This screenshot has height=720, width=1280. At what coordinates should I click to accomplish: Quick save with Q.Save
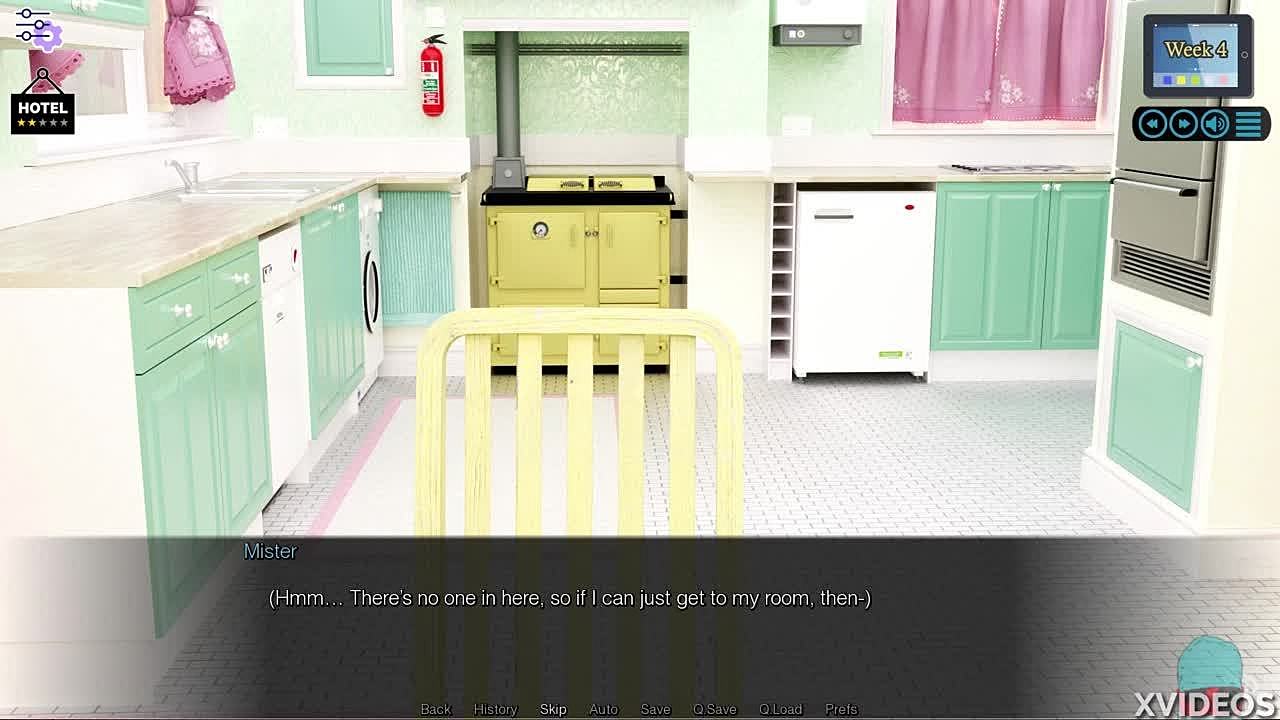coord(714,709)
